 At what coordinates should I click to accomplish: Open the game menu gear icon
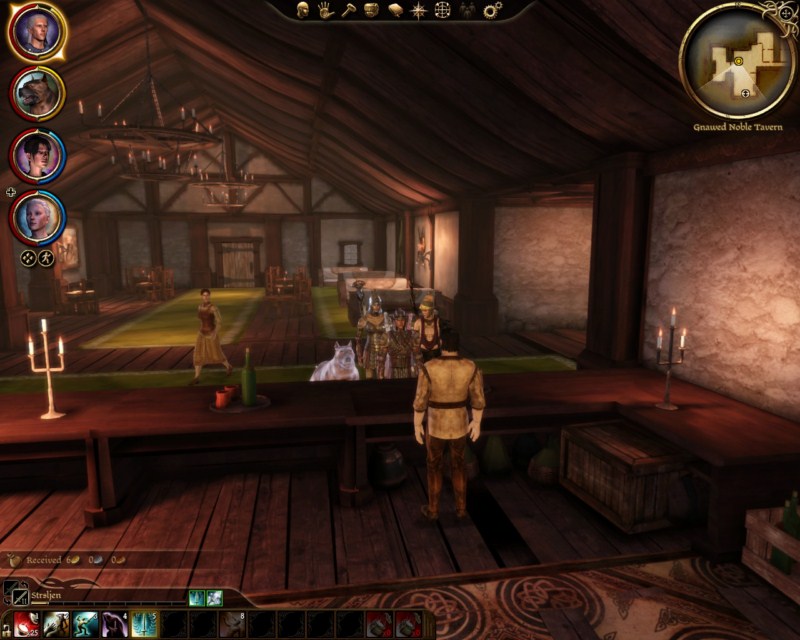coord(492,10)
